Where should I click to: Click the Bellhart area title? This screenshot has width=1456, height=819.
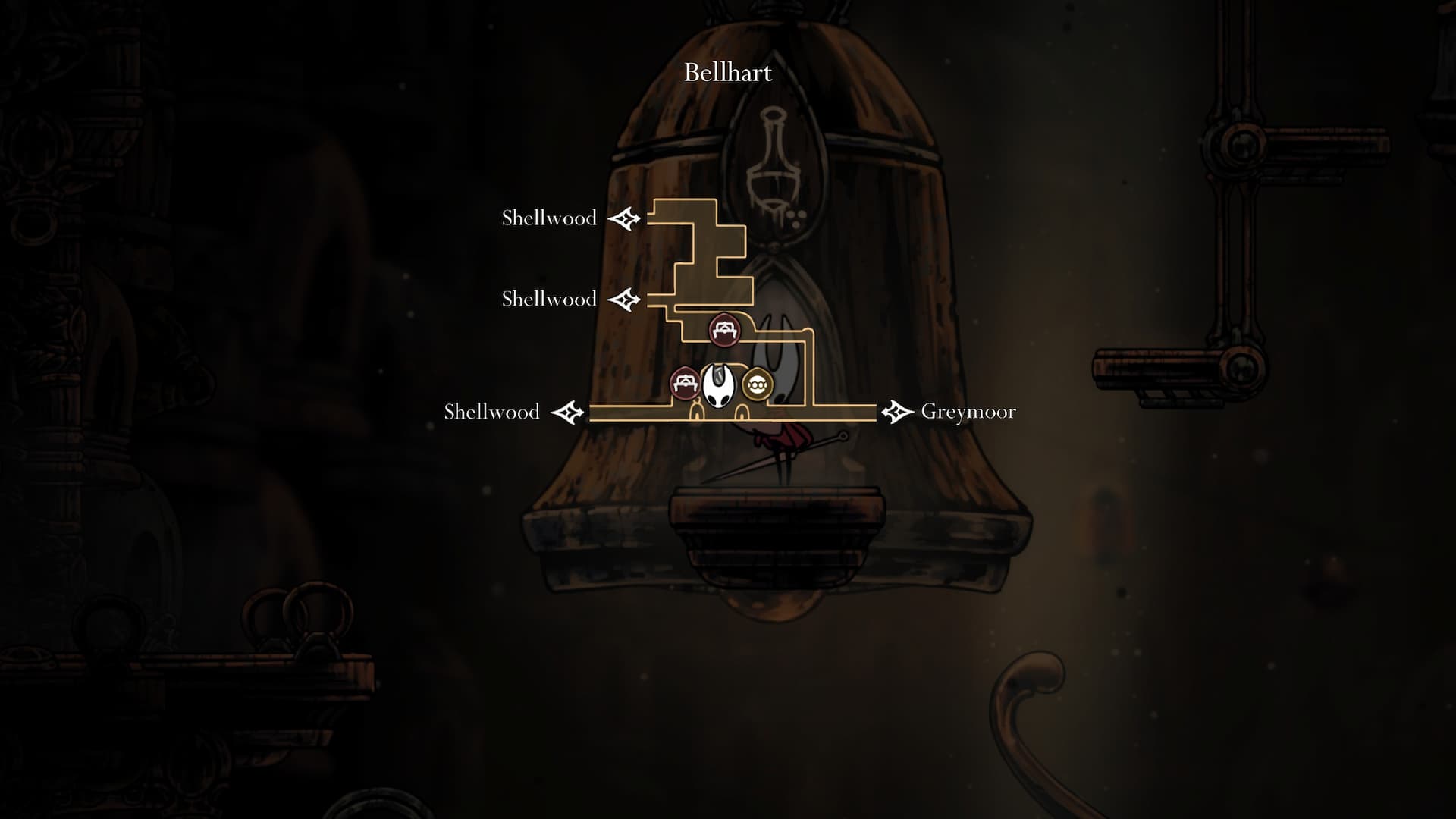728,73
